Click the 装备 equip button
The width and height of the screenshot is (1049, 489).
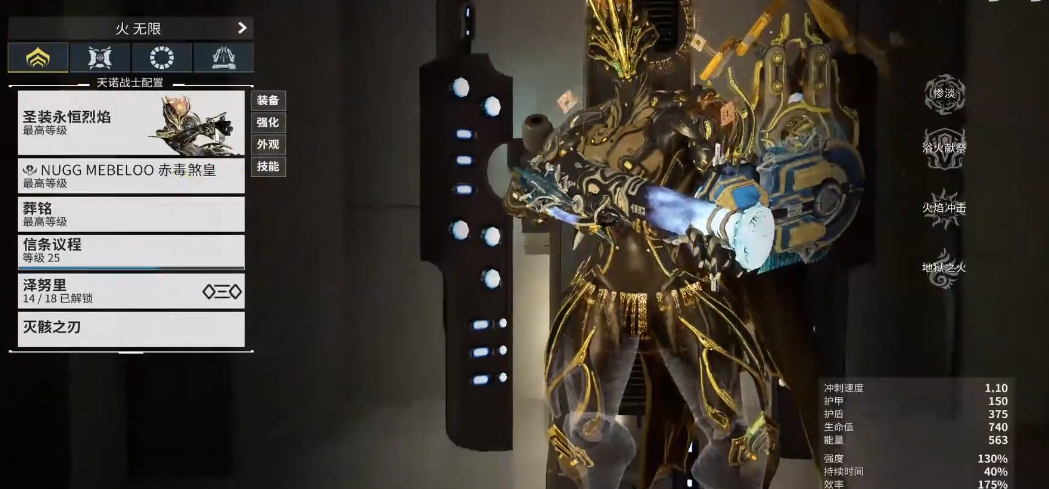point(268,100)
